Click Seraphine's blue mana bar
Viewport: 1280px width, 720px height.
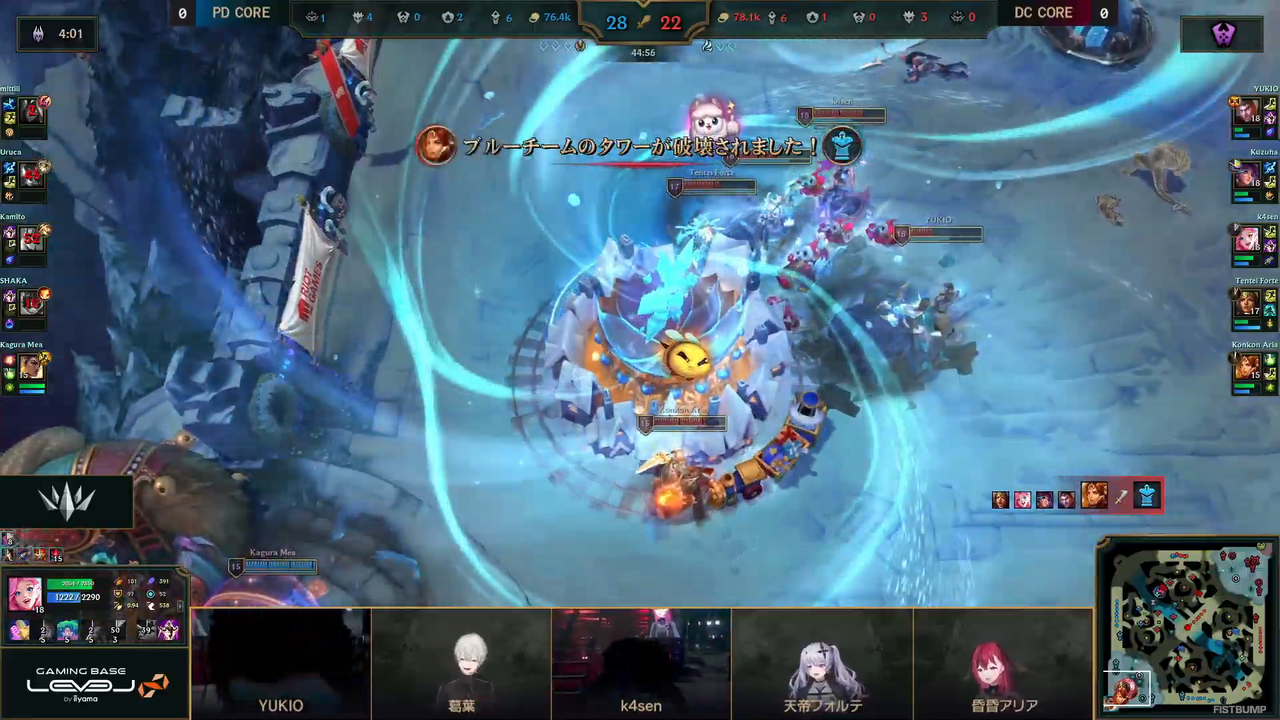click(x=68, y=597)
